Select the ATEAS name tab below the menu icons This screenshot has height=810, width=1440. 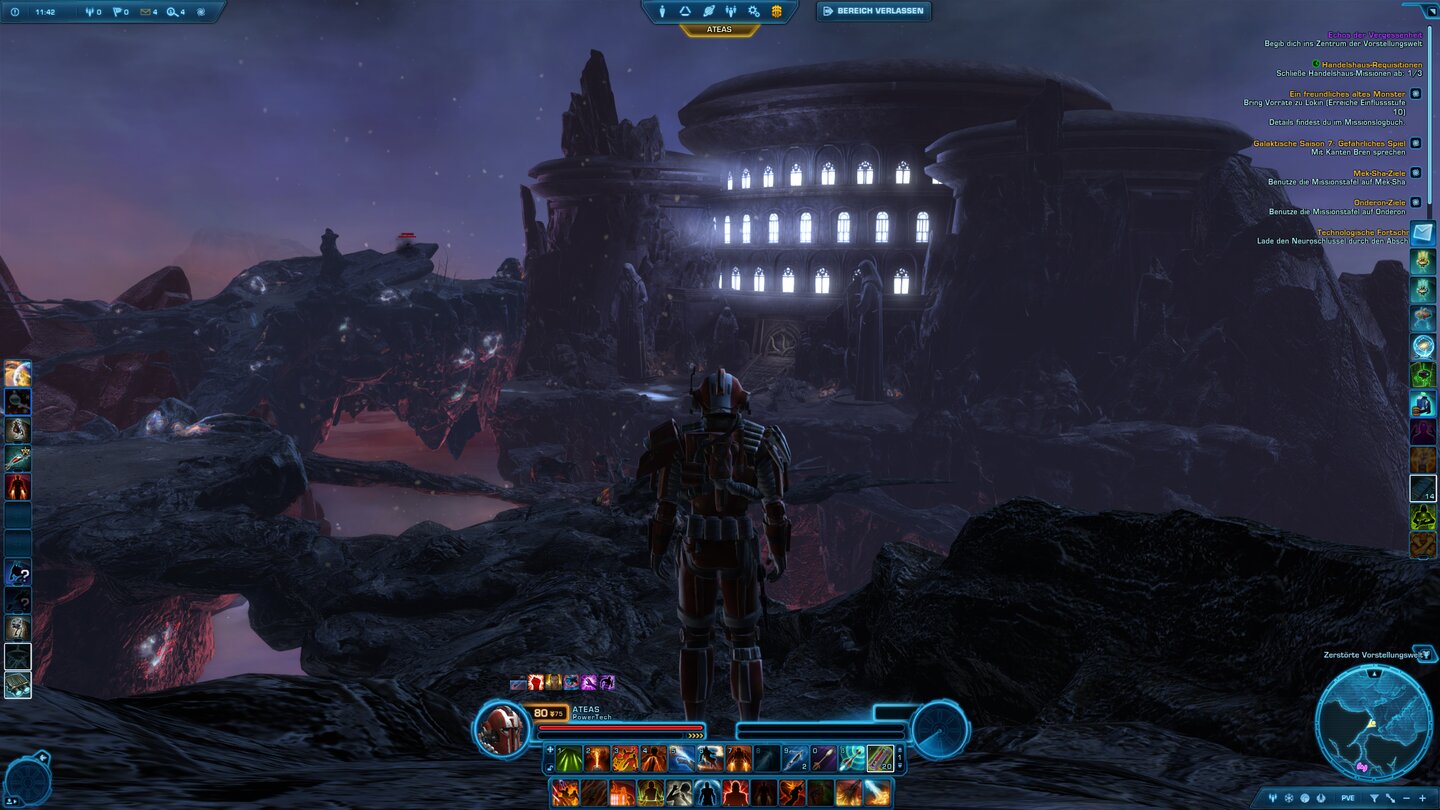click(721, 28)
